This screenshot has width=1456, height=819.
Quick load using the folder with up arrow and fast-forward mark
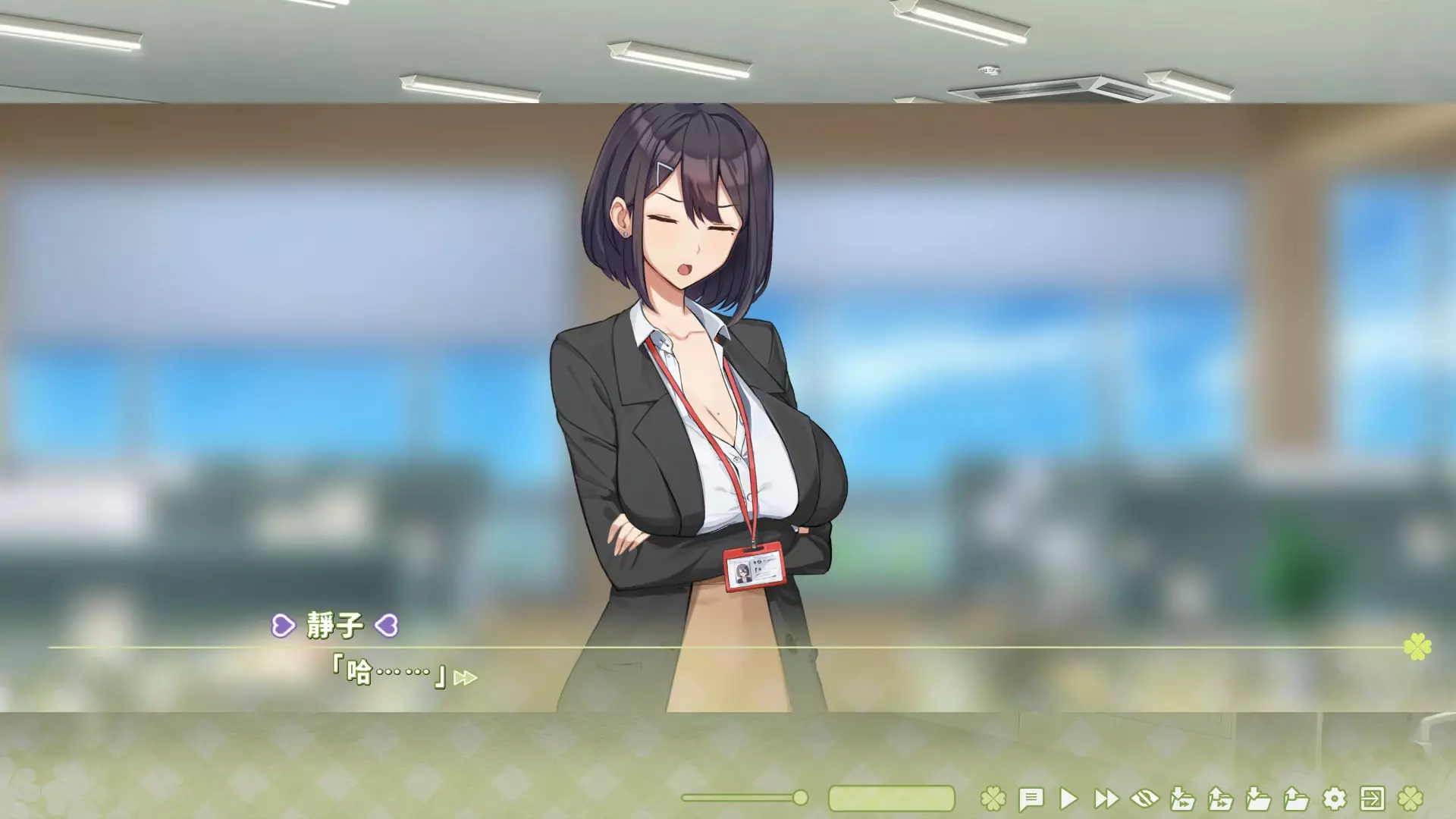click(1220, 799)
